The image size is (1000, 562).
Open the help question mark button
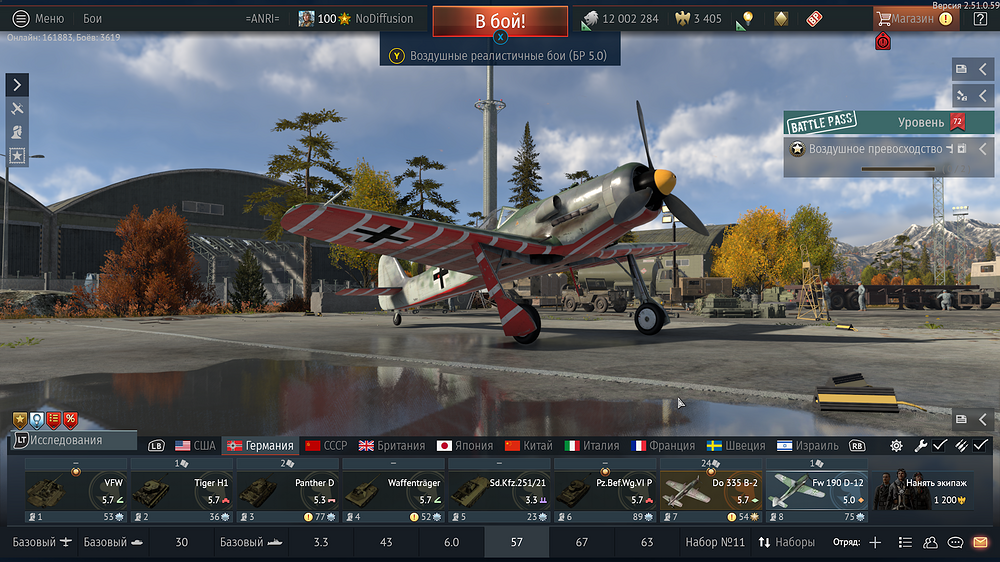pyautogui.click(x=980, y=18)
